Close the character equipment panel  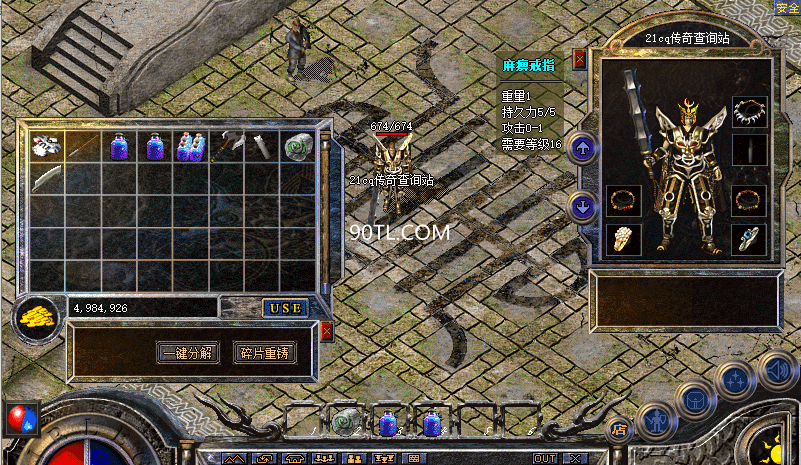(579, 60)
